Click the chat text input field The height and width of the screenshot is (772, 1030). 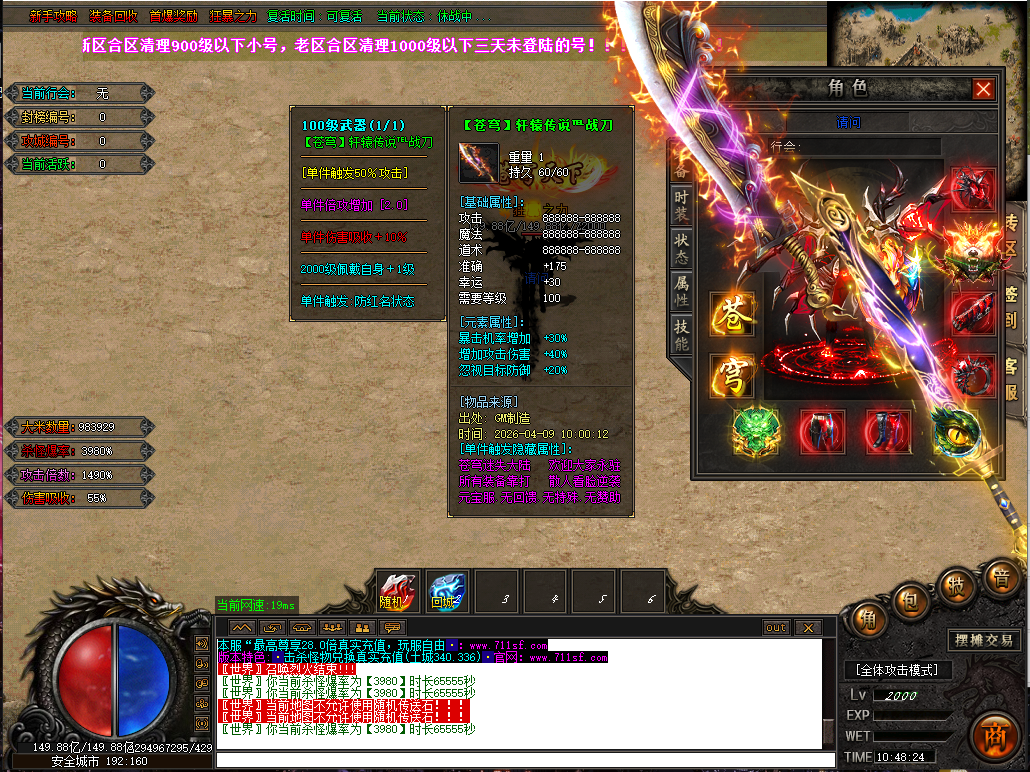tap(520, 760)
